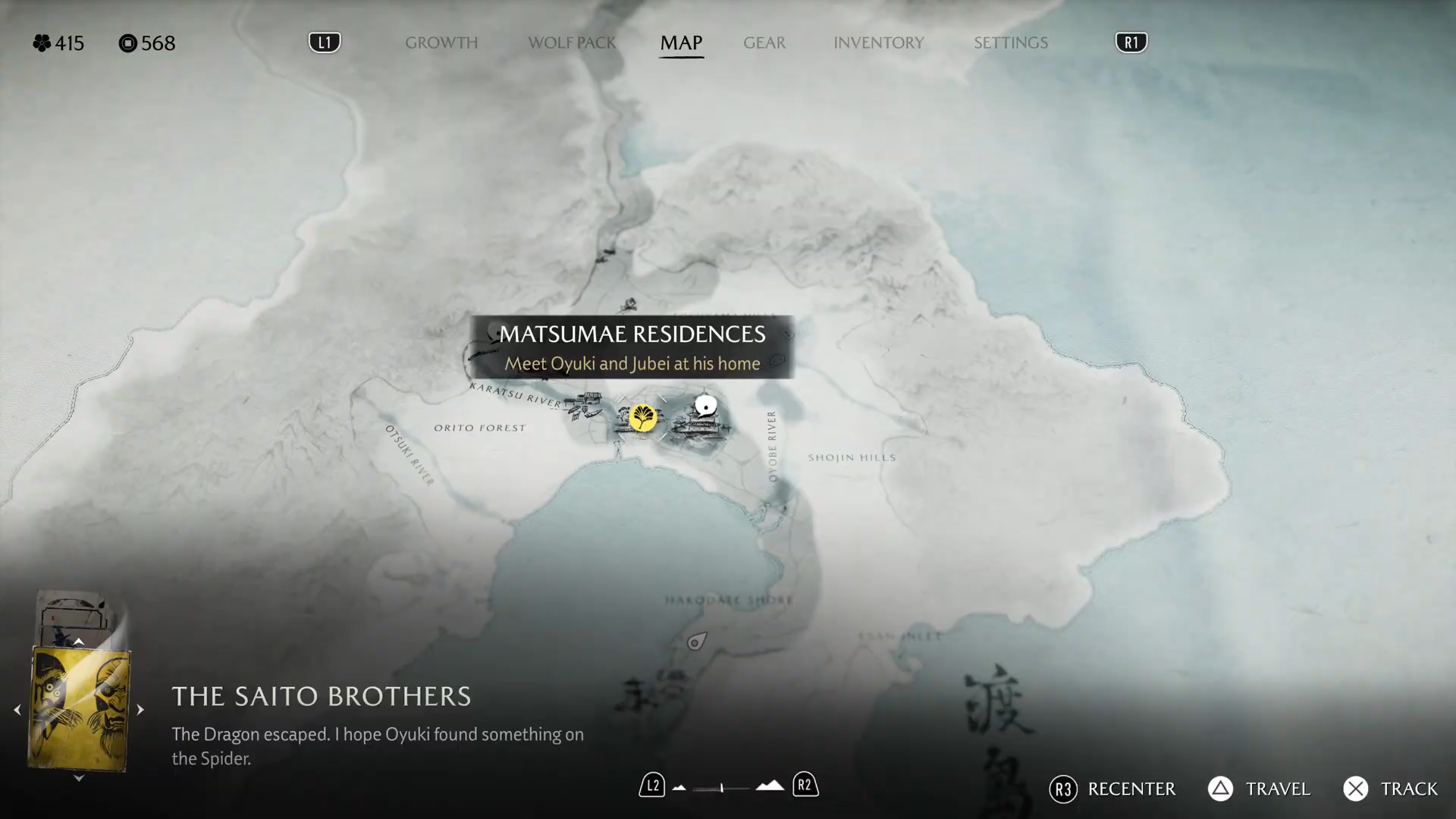The image size is (1456, 819).
Task: Switch to the Gear tab
Action: point(764,43)
